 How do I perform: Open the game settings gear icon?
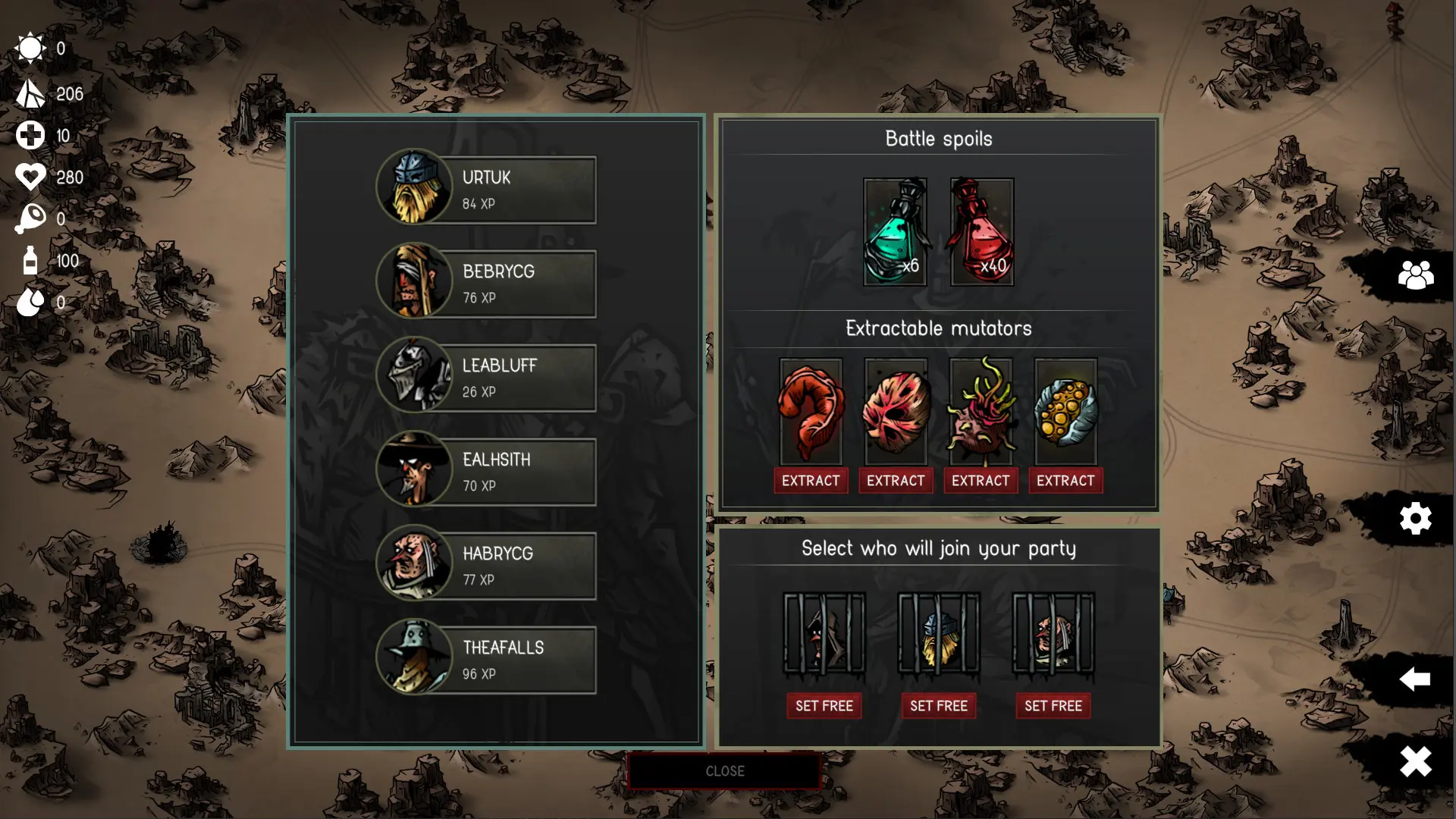coord(1415,518)
